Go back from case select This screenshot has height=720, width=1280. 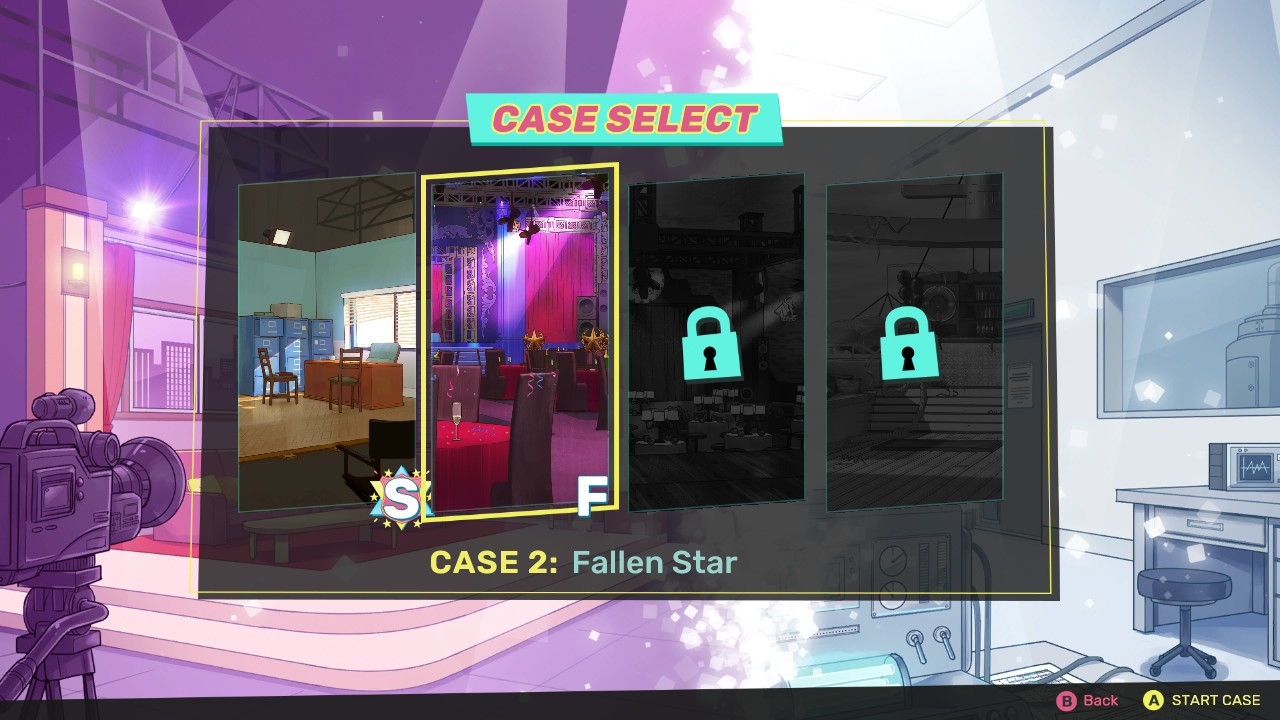(1088, 700)
